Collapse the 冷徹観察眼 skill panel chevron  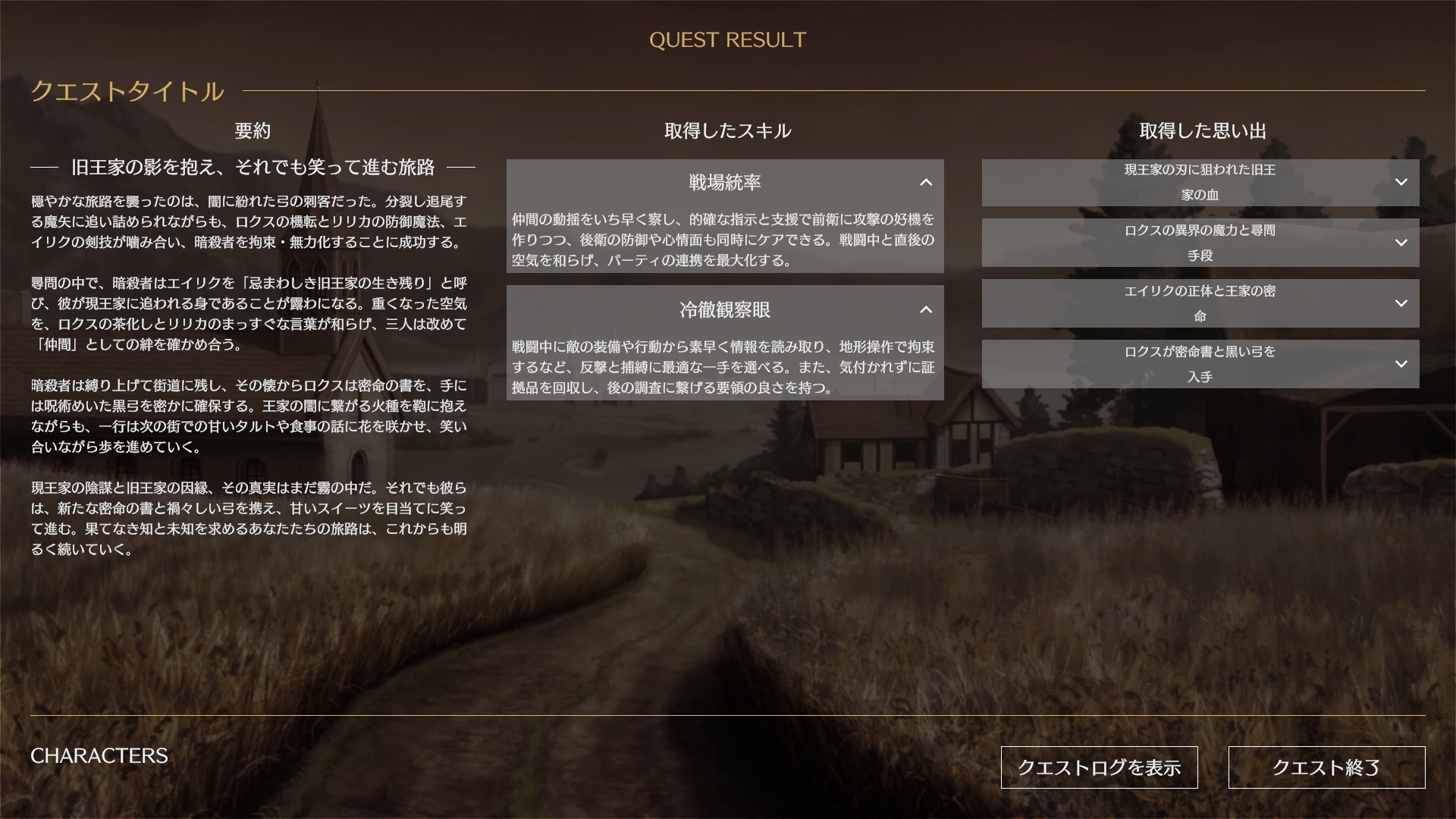point(925,310)
